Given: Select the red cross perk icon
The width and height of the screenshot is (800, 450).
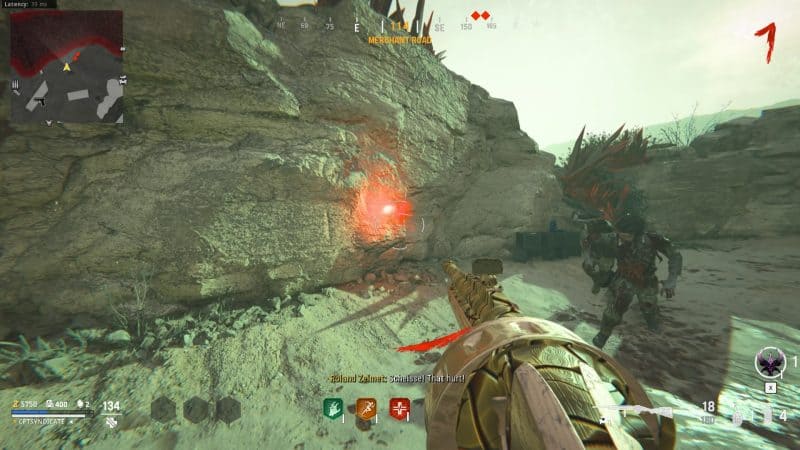Looking at the screenshot, I should 400,408.
